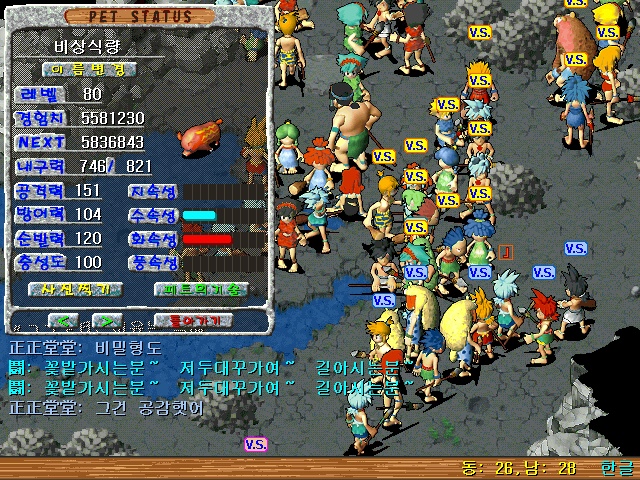Viewport: 640px width, 480px height.
Task: Click the 이름변경 rename pet button
Action: (90, 69)
